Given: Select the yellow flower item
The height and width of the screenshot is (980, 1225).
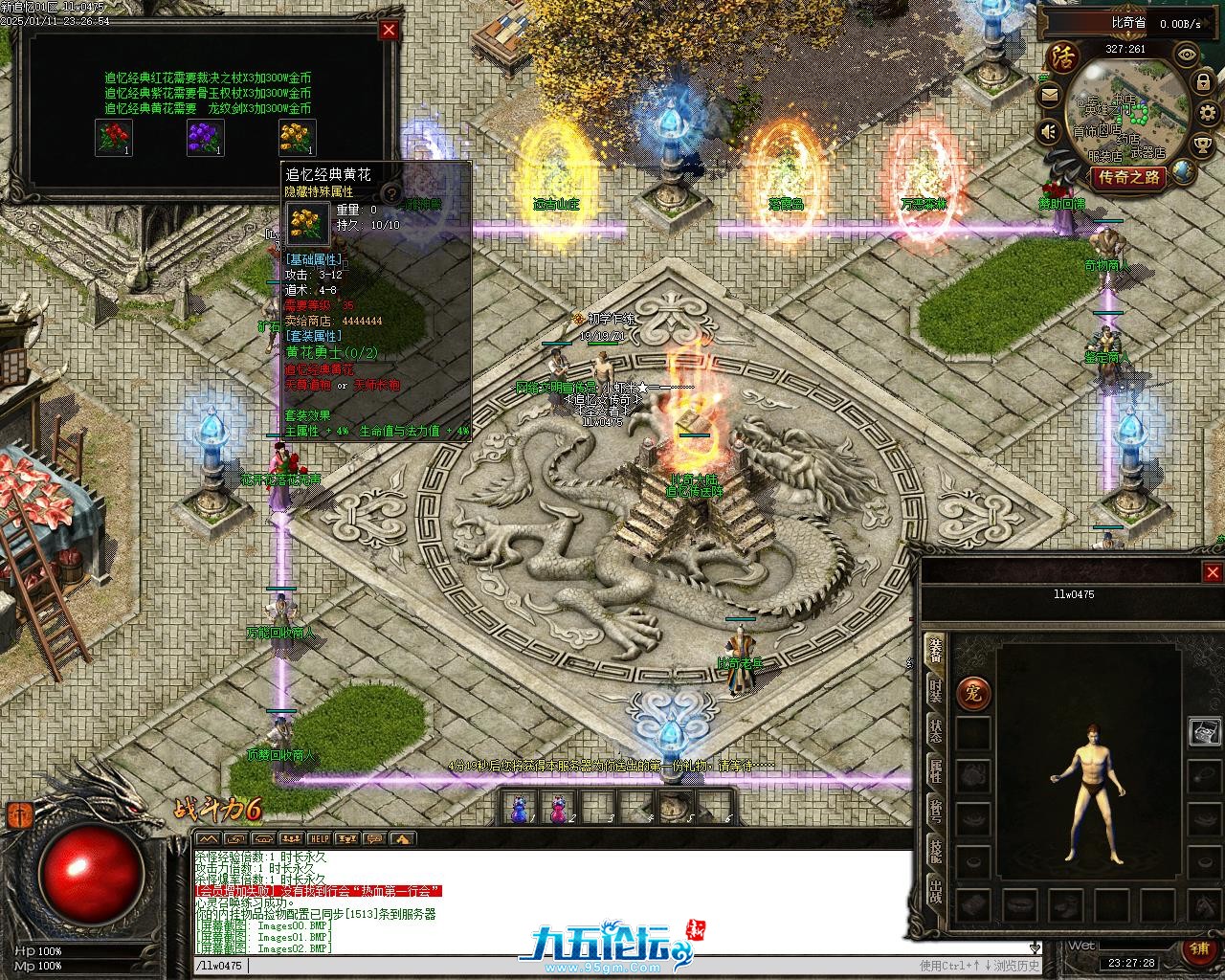Looking at the screenshot, I should 297,138.
